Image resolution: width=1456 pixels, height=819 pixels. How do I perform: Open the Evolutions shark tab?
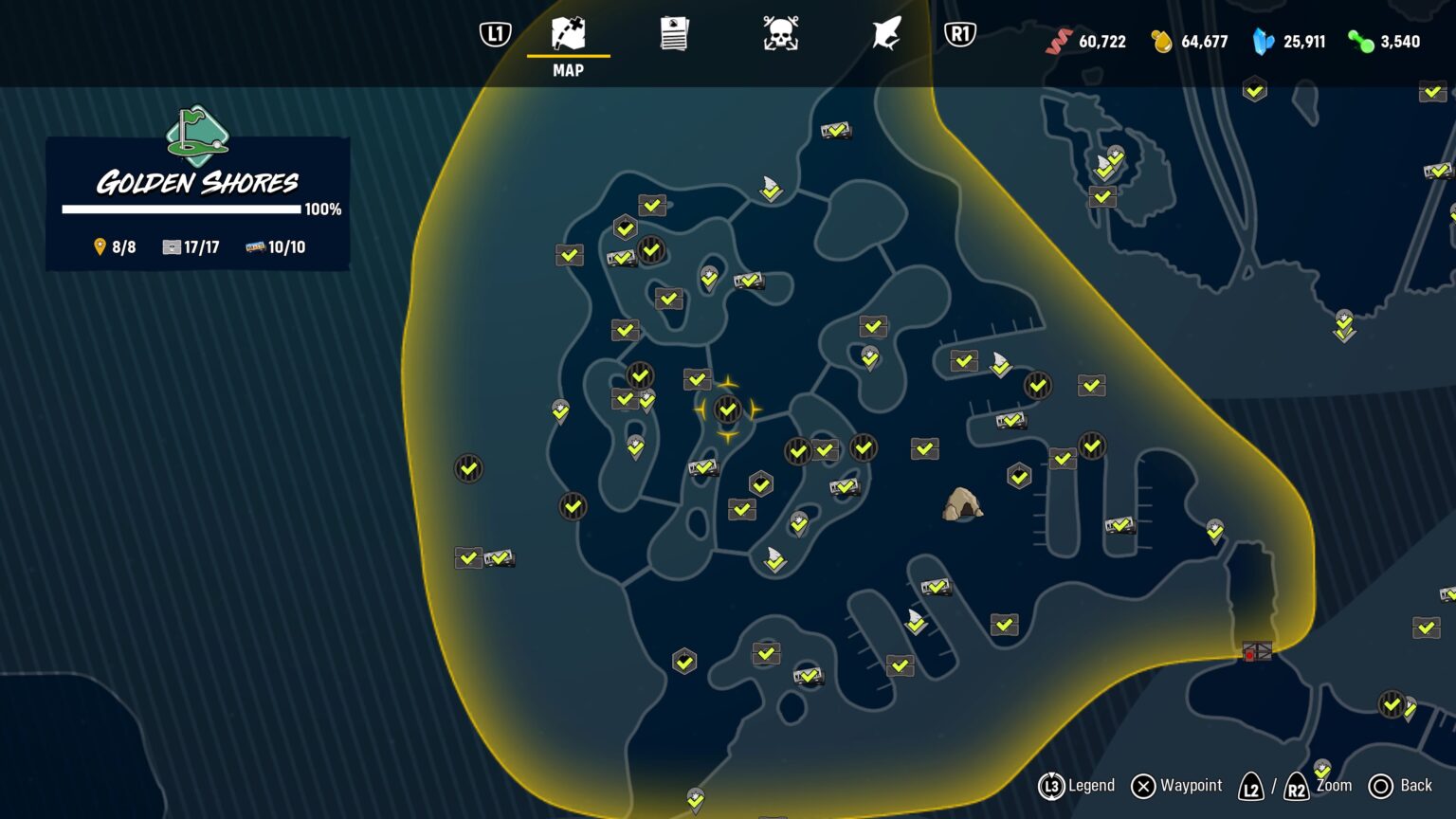click(884, 34)
